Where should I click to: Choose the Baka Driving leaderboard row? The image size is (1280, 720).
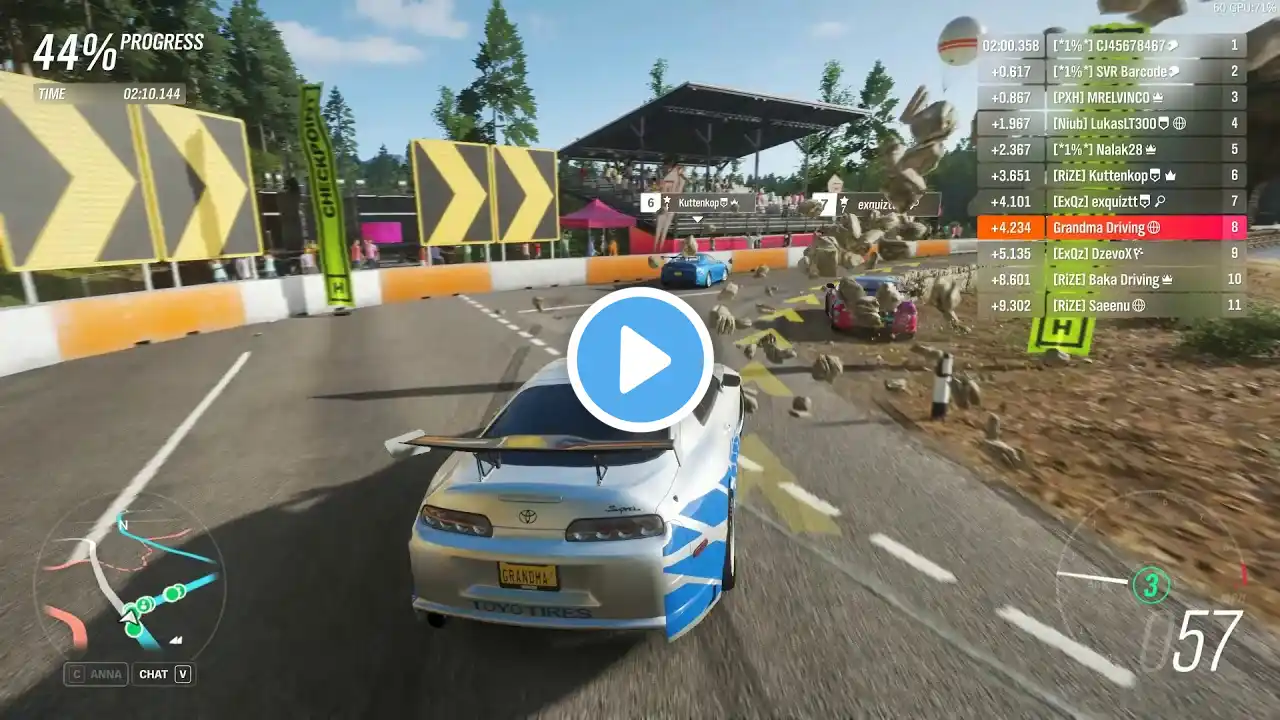(1110, 279)
